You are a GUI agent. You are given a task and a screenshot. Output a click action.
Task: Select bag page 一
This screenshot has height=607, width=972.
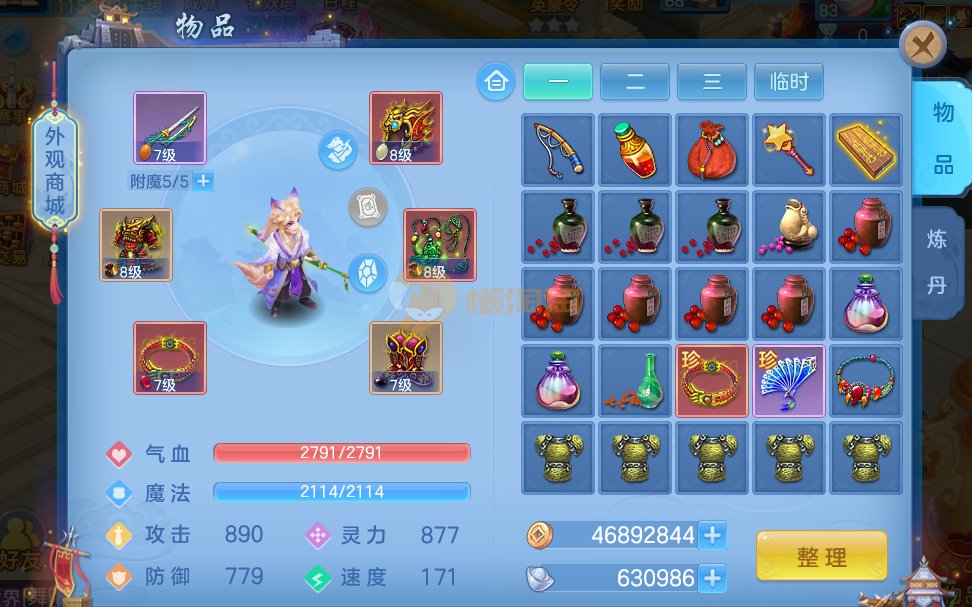pos(558,82)
